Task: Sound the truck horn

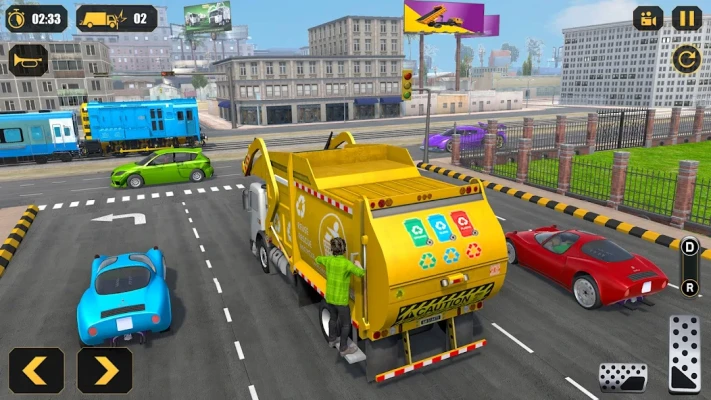Action: (28, 60)
